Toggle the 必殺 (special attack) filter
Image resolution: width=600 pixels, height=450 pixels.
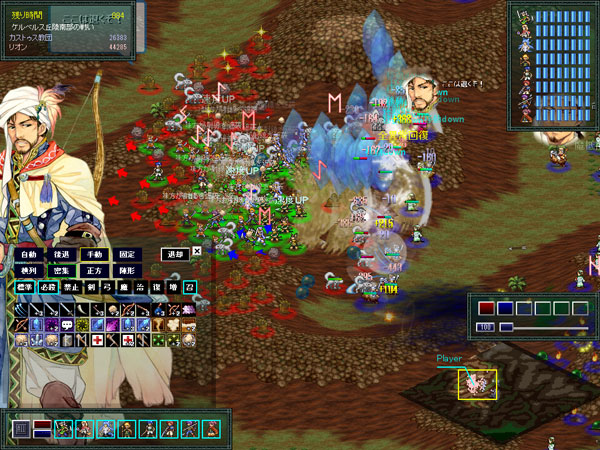point(48,287)
